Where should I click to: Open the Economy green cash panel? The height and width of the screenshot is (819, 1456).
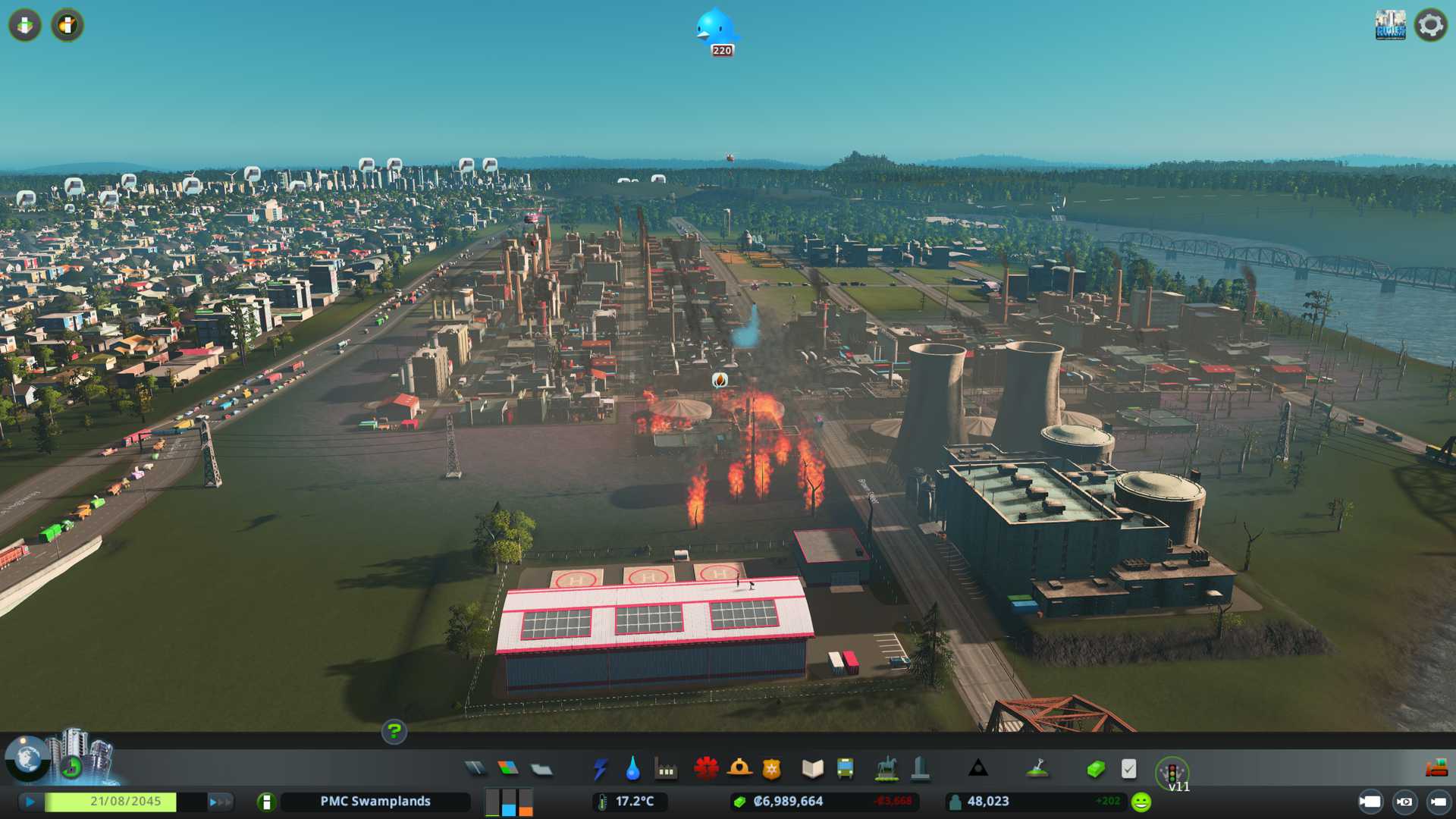point(1096,769)
